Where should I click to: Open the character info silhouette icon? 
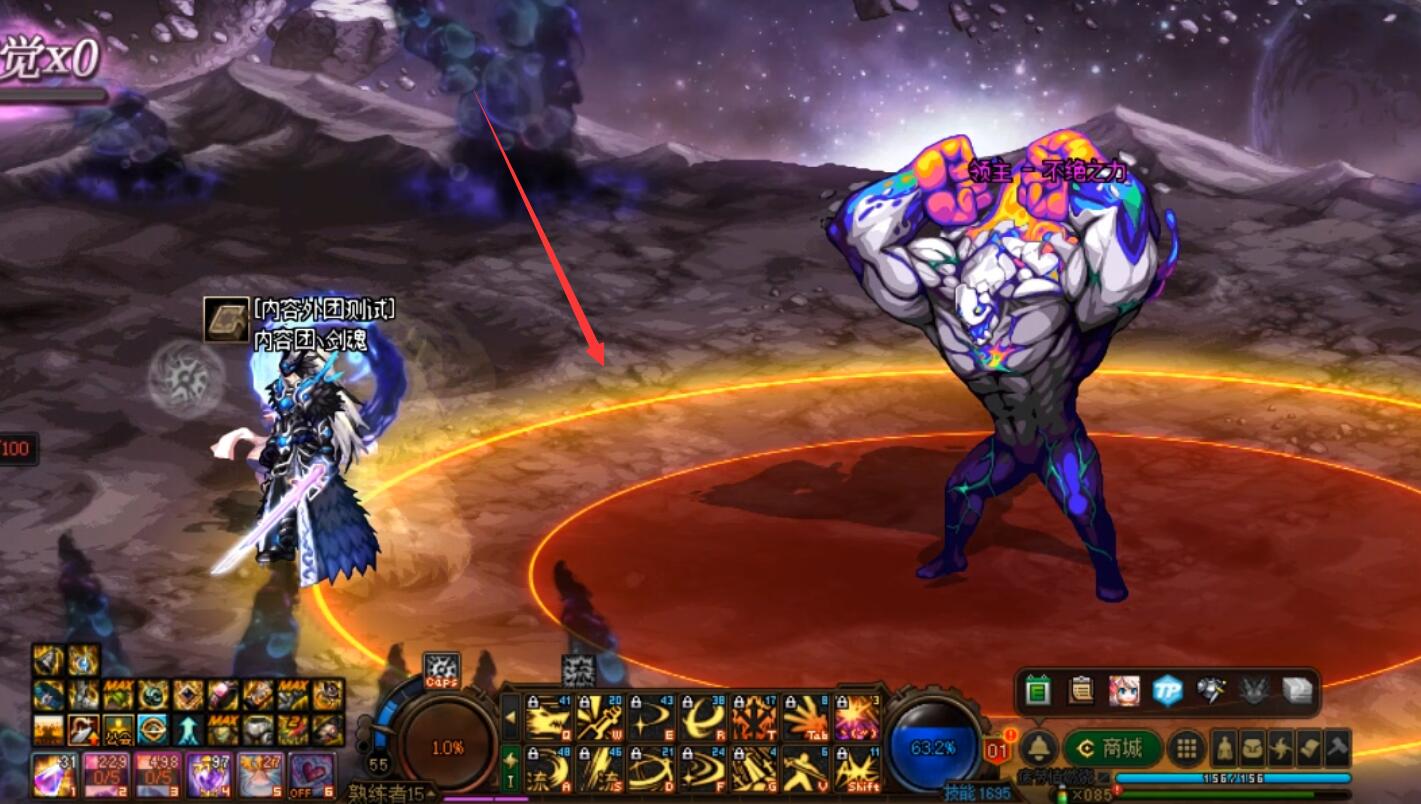click(x=1224, y=748)
